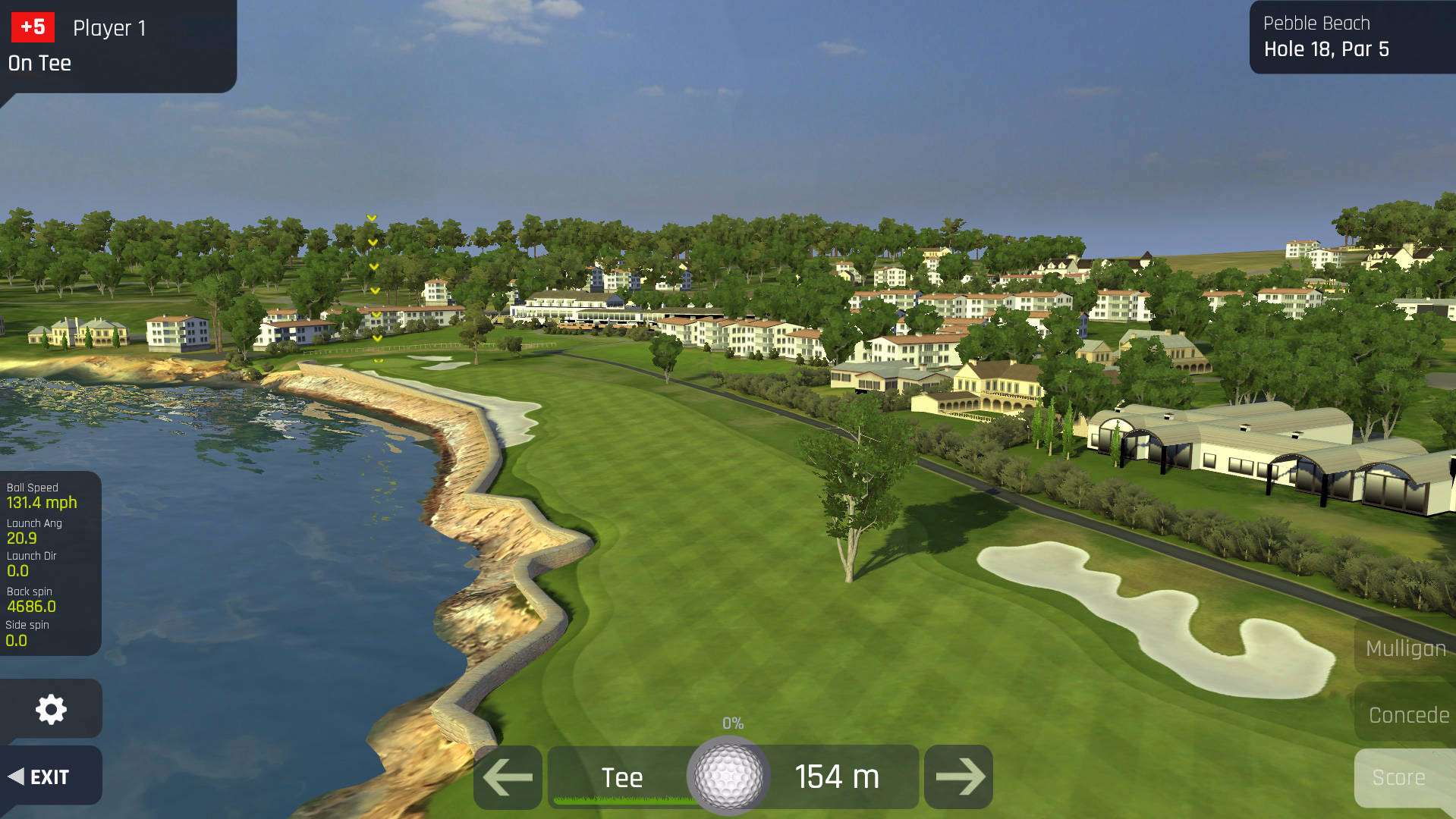
Task: Concede the hole
Action: 1407,715
